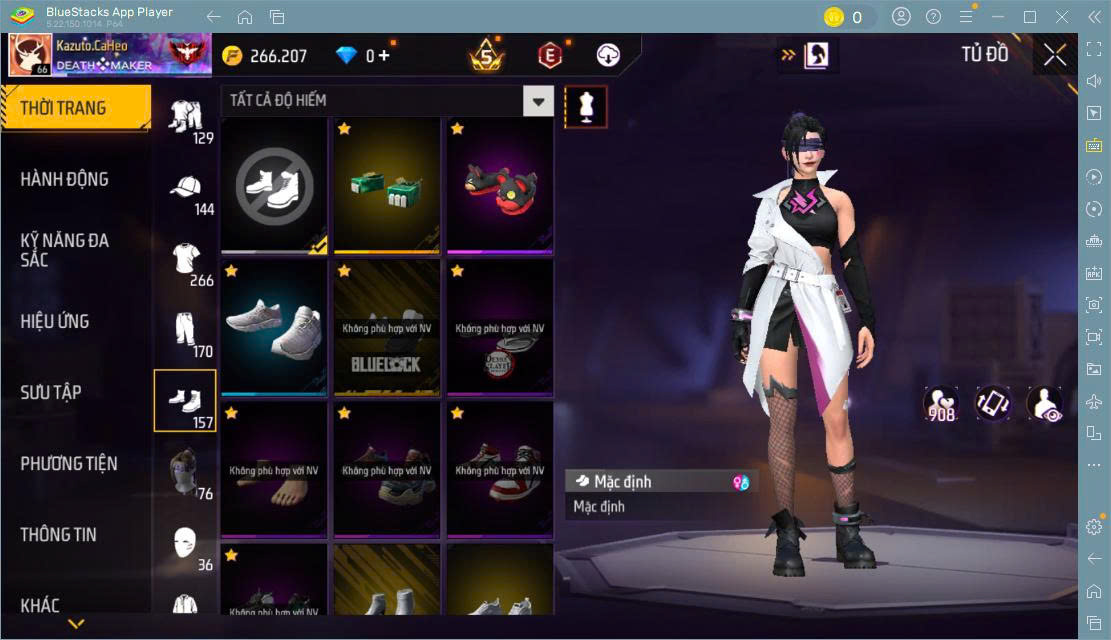Pick the no-shoes unequip slot

(274, 185)
